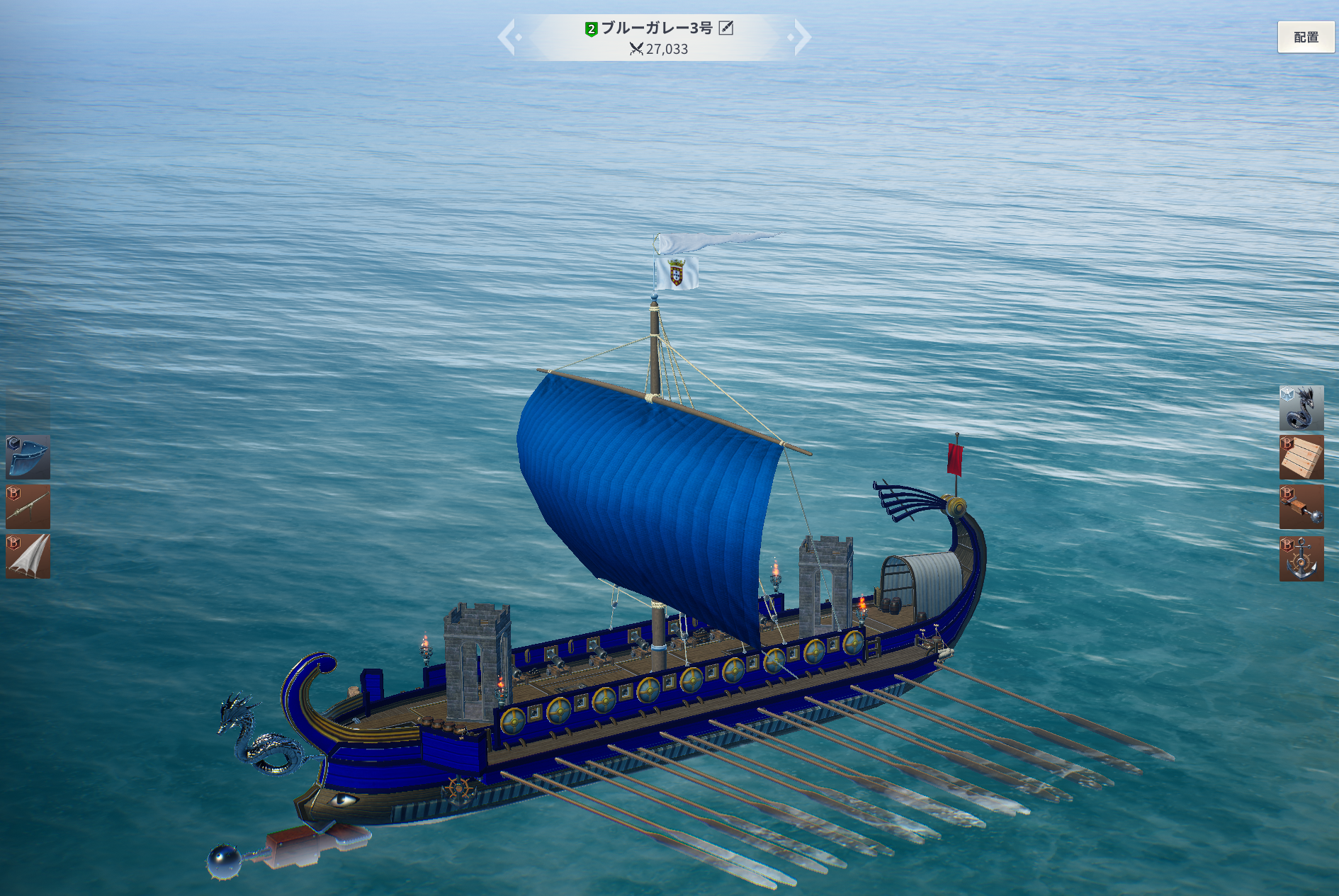Select the anchor and wheel slot

tap(1301, 559)
